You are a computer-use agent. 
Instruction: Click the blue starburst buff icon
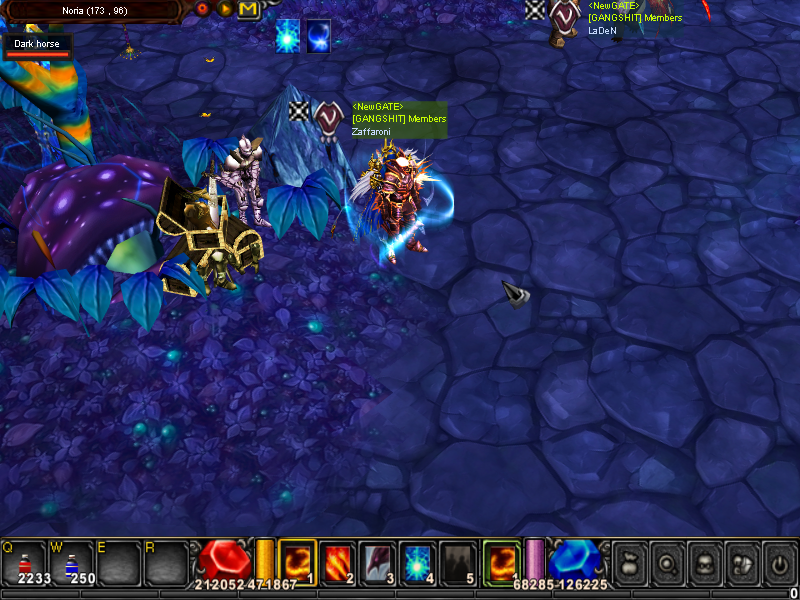[x=288, y=34]
